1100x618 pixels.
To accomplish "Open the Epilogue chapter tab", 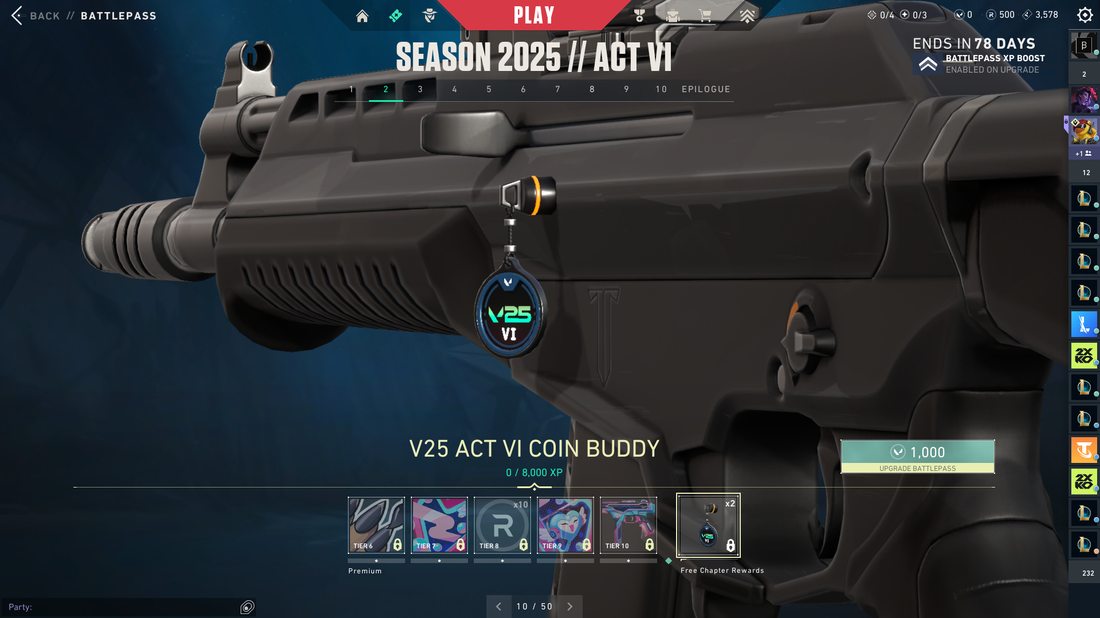I will [706, 89].
